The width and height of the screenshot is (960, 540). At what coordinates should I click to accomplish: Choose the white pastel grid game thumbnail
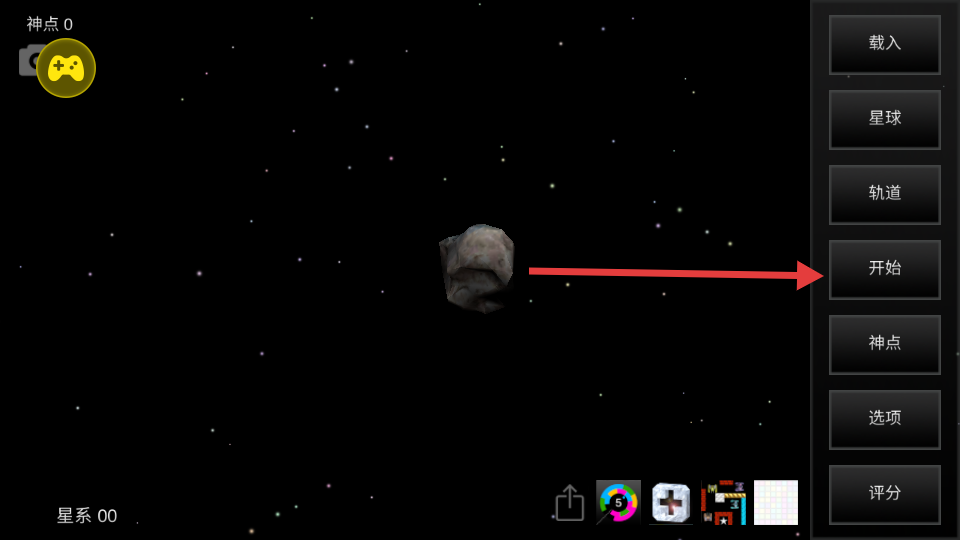pyautogui.click(x=776, y=502)
